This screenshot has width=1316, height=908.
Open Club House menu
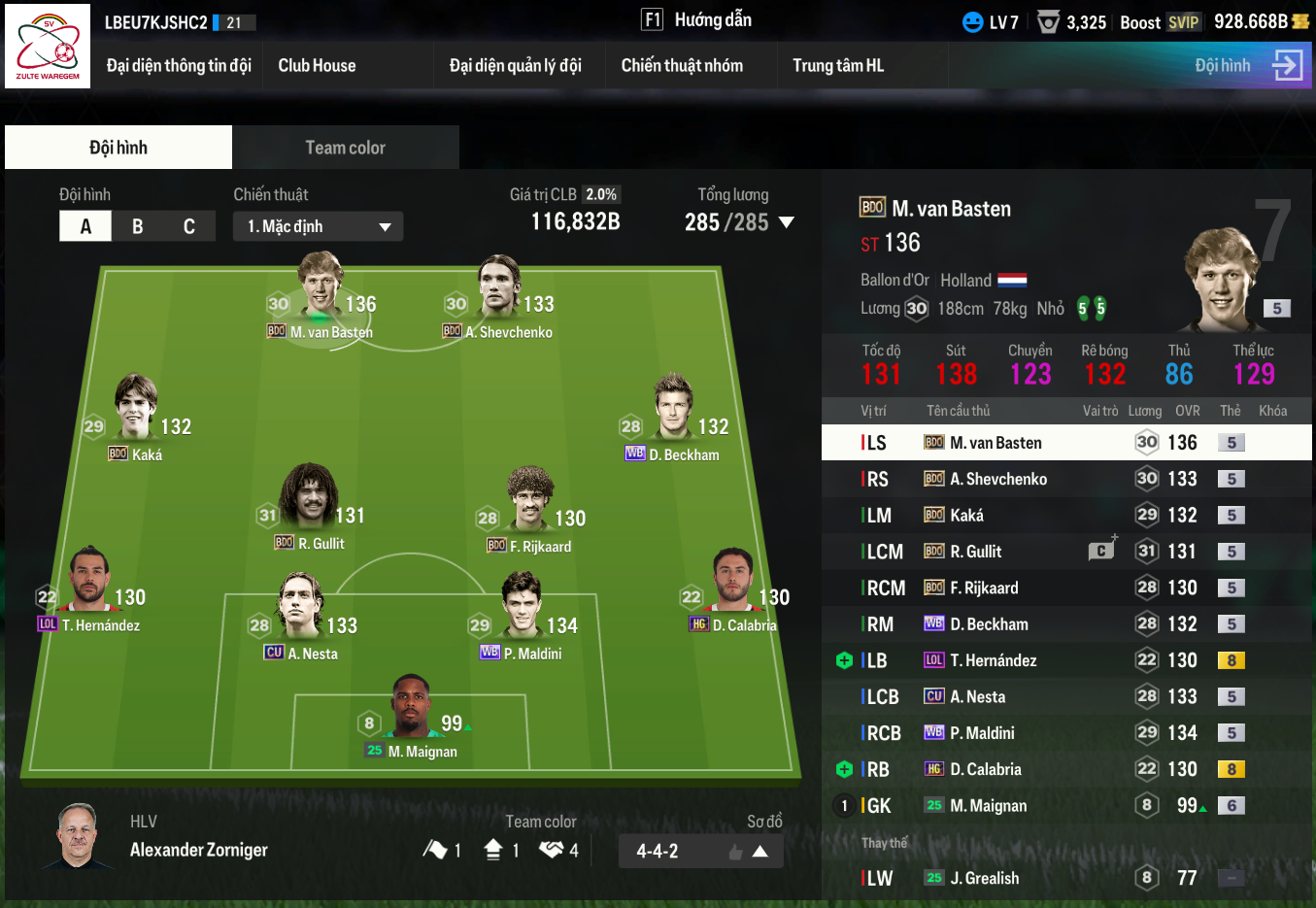coord(317,66)
